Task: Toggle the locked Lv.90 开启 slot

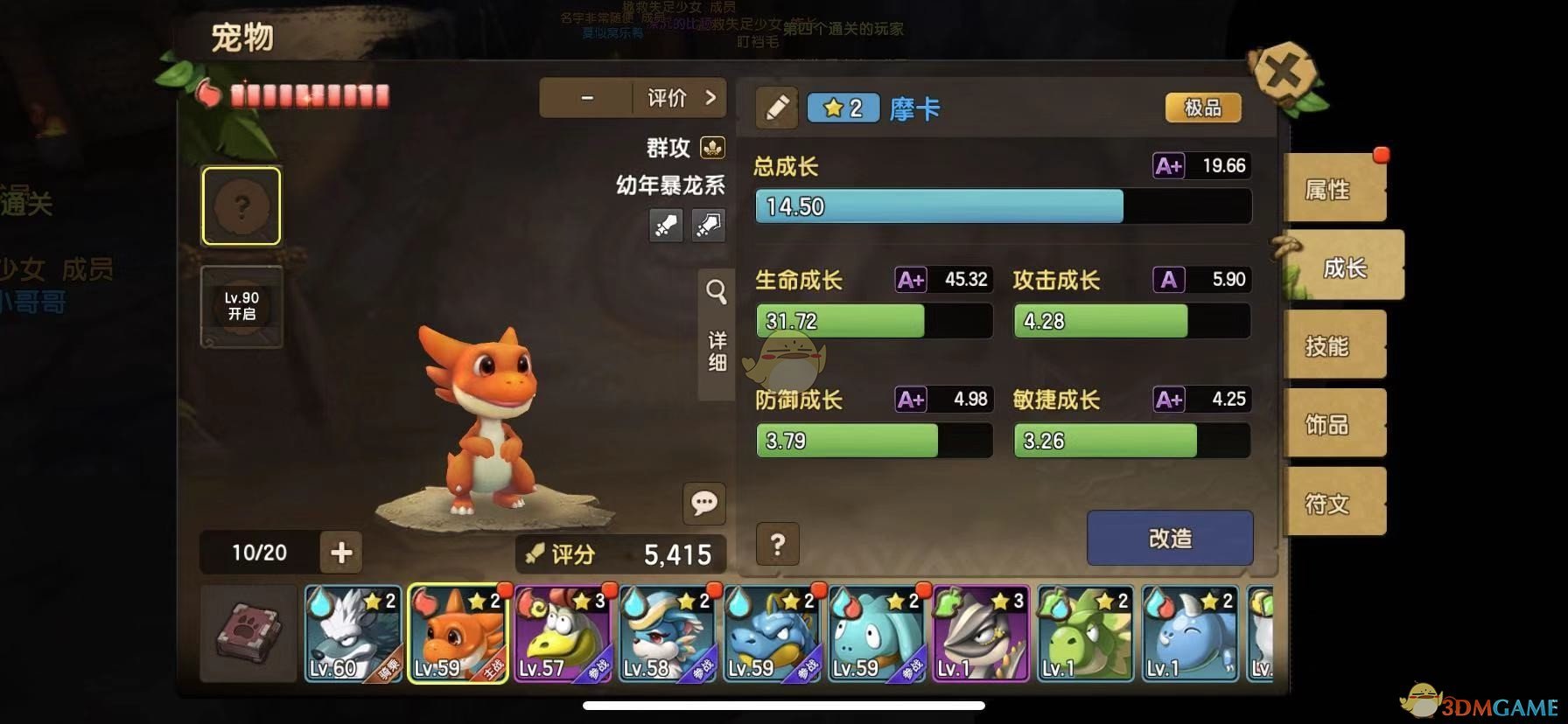Action: 241,304
